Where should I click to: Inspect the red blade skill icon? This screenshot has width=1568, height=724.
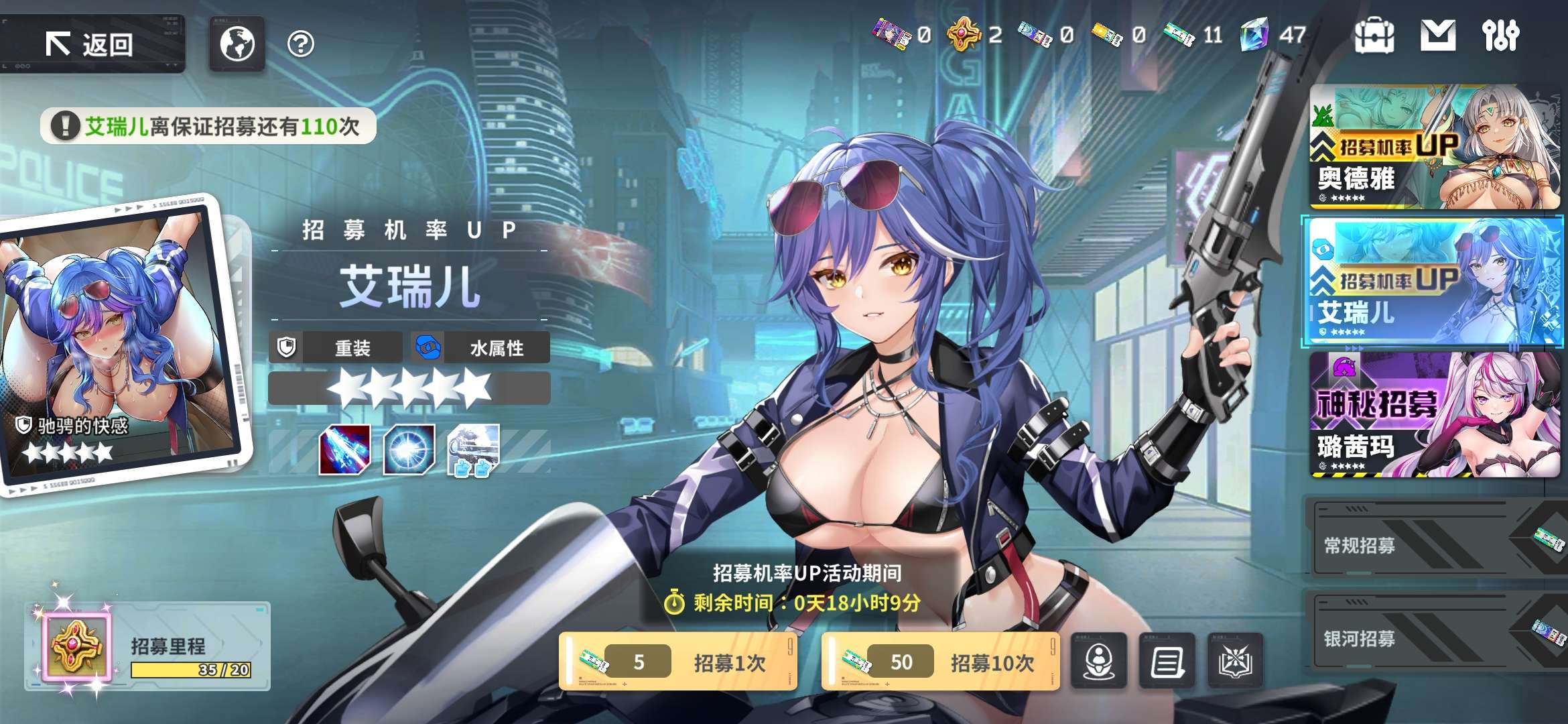344,450
